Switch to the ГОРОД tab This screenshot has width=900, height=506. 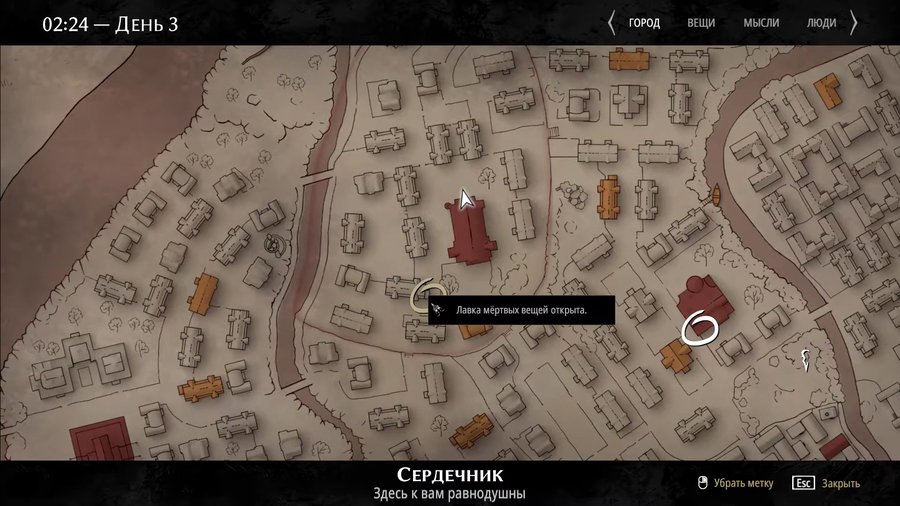[644, 23]
